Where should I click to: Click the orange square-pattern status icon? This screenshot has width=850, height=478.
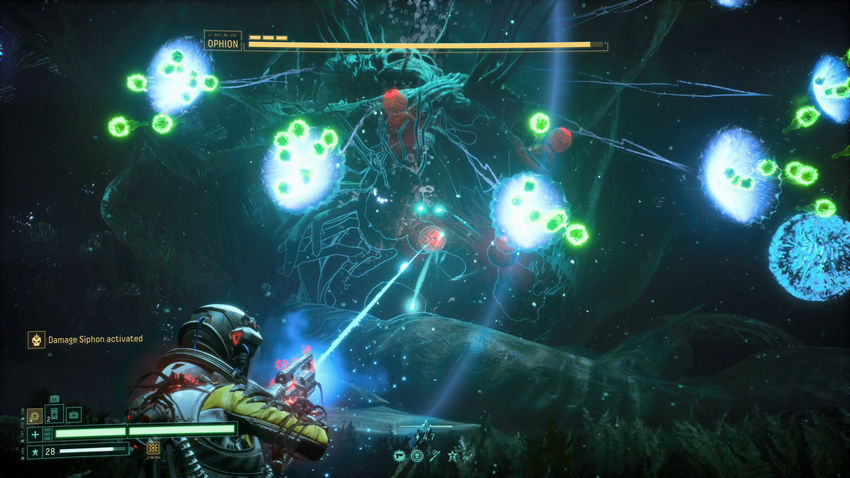pos(153,449)
